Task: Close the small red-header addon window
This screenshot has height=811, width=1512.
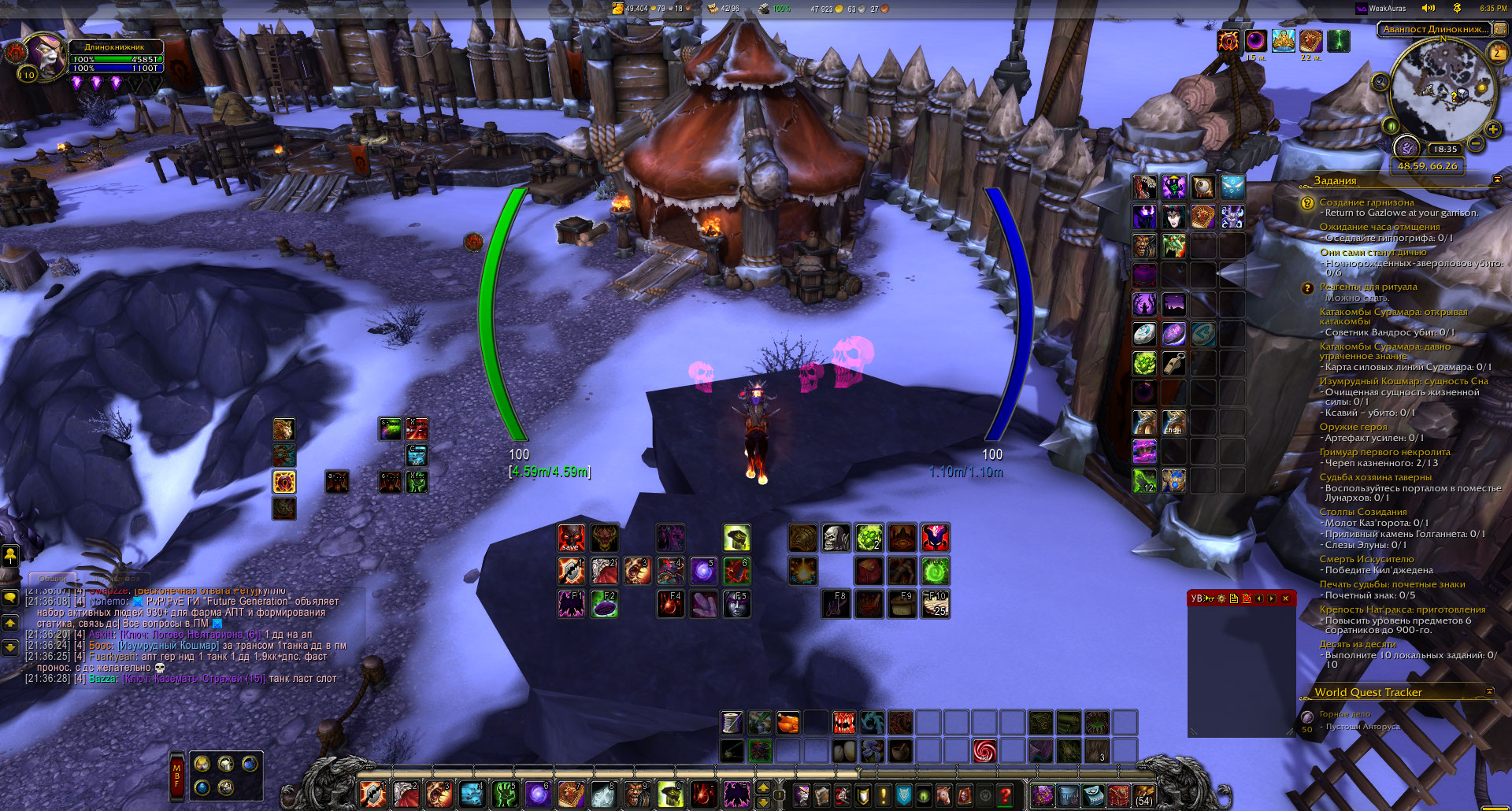Action: click(1285, 598)
